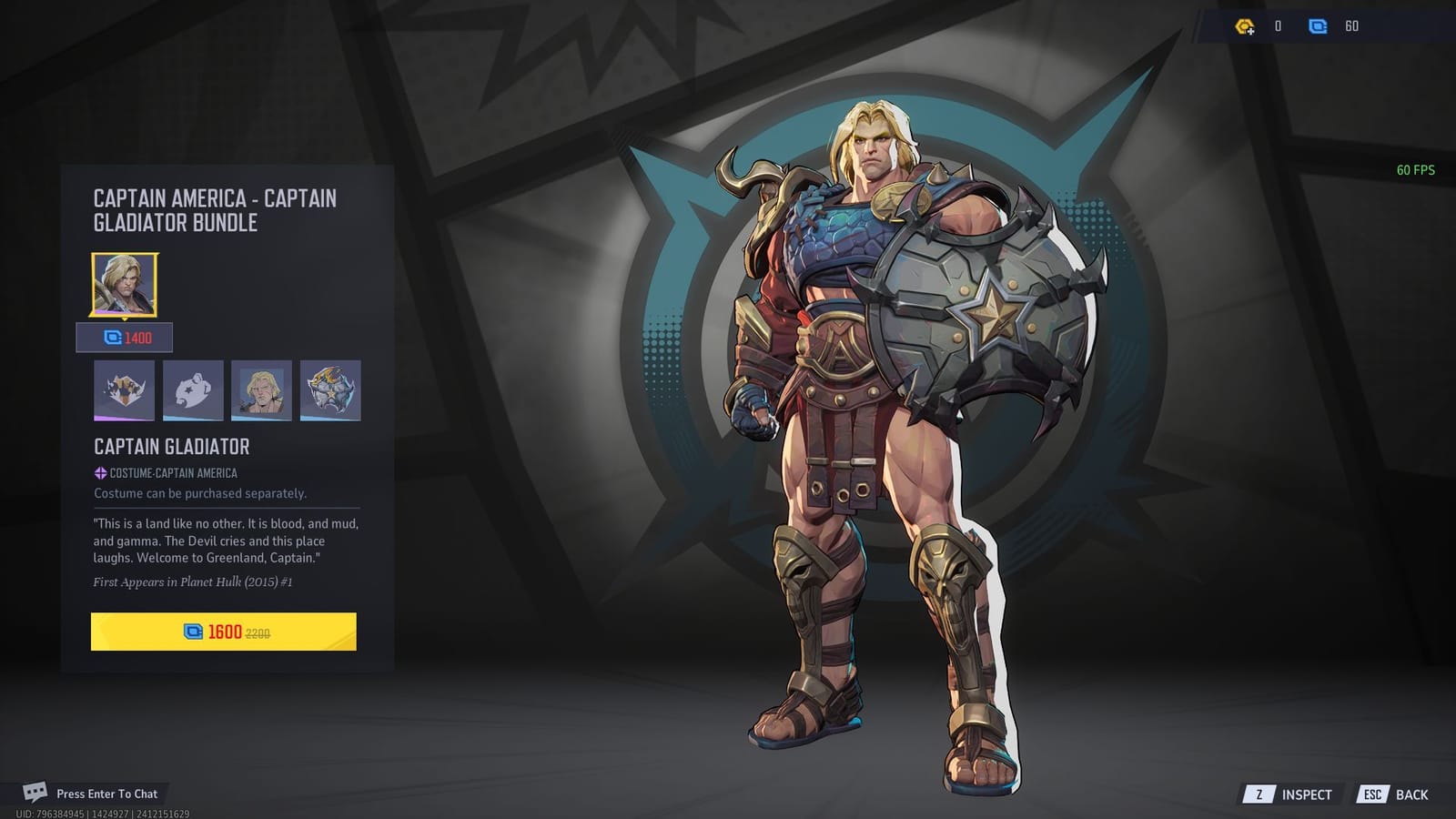Select the spray item in the bundle
The image size is (1456, 819).
click(x=193, y=391)
